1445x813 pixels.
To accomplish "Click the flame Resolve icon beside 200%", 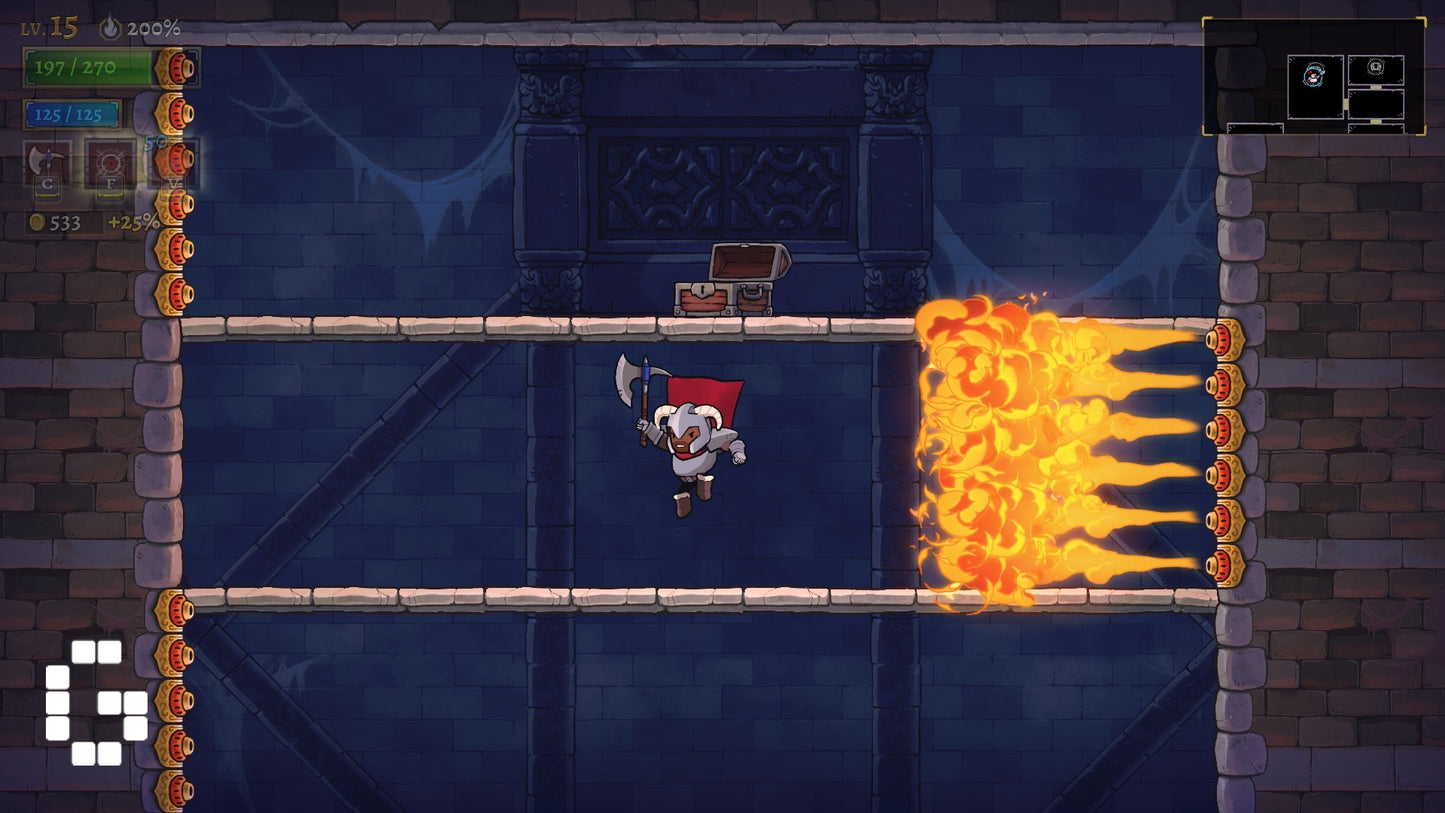I will click(110, 29).
